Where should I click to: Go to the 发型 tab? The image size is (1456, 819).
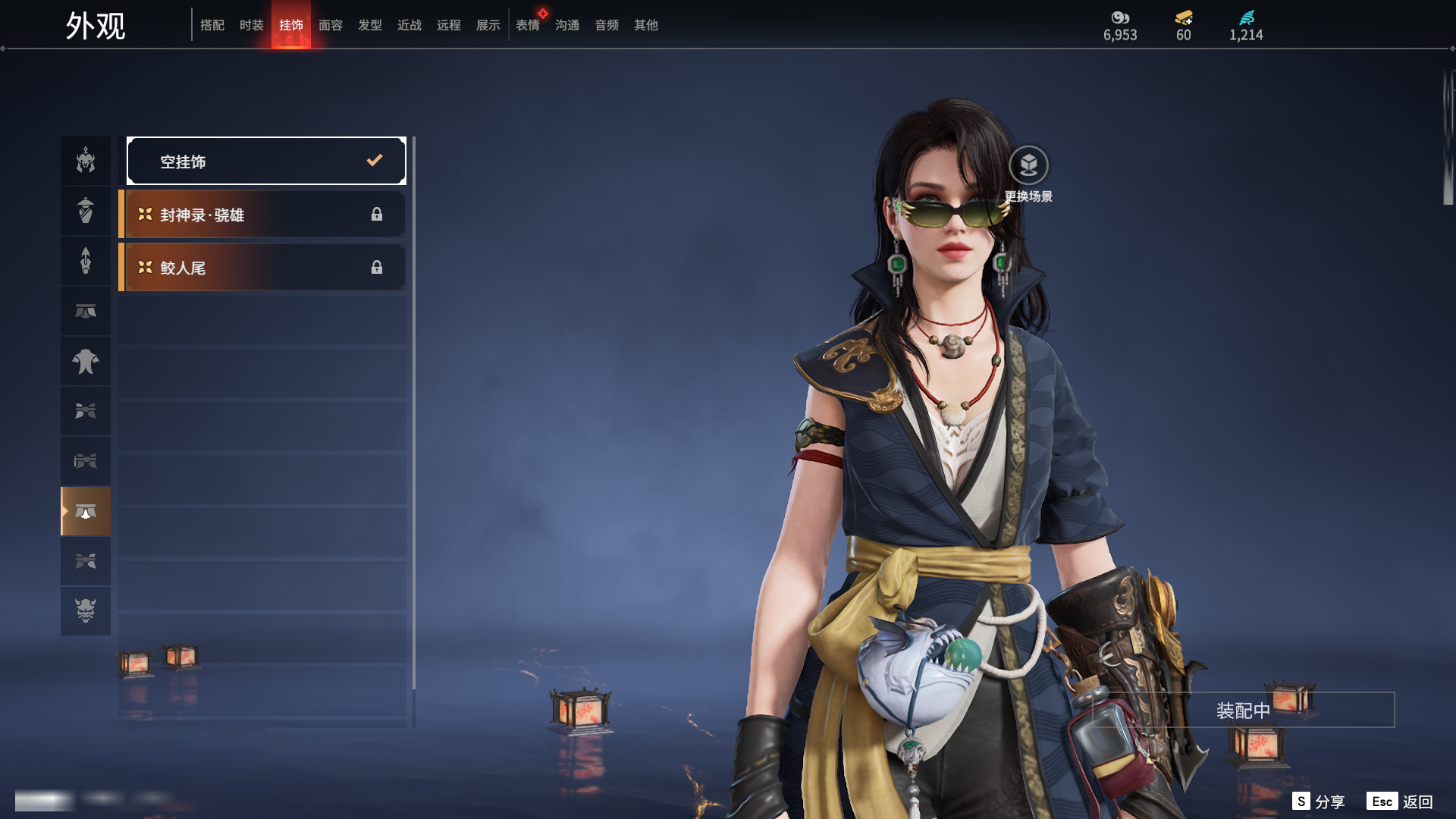tap(370, 25)
